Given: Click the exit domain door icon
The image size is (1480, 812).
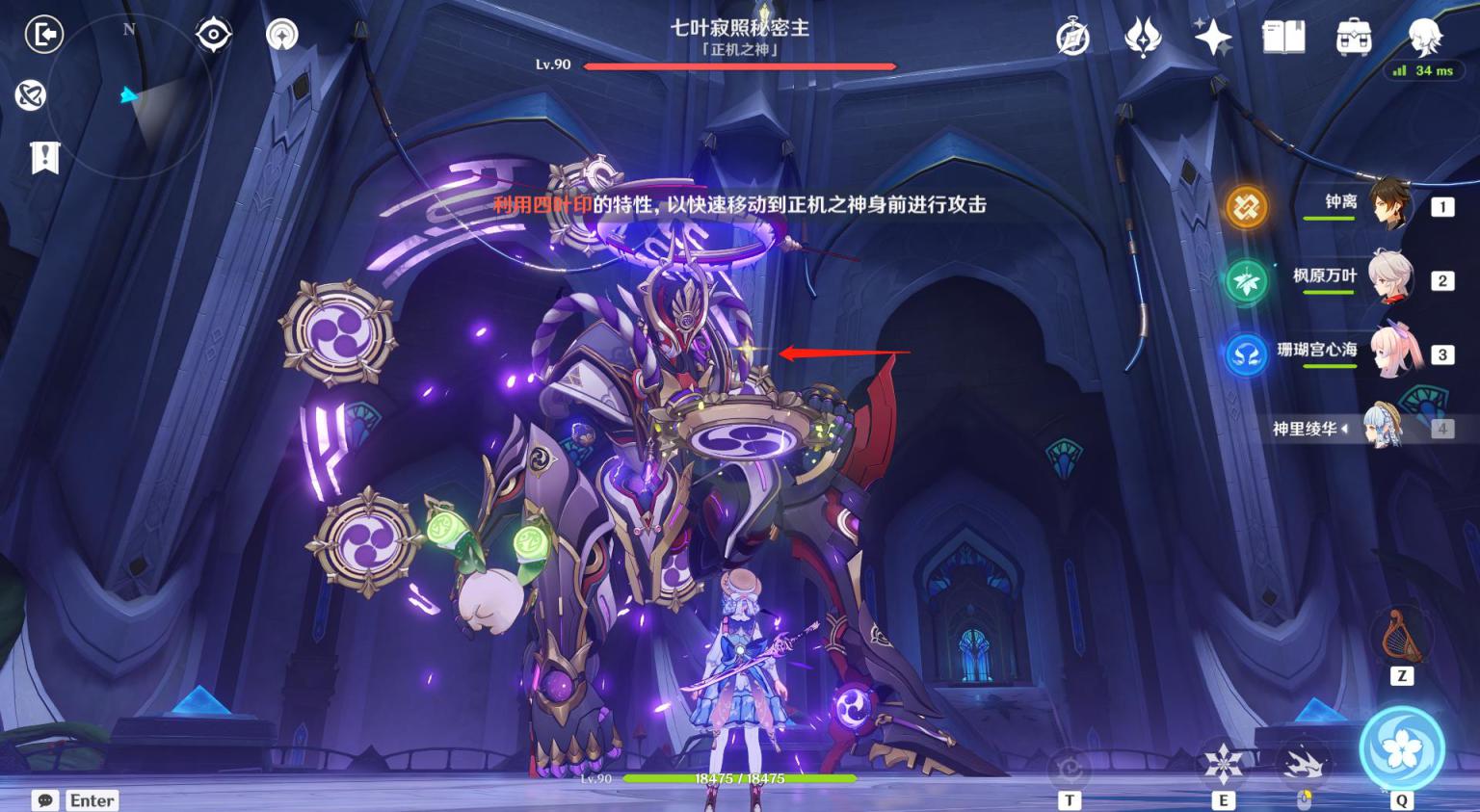Looking at the screenshot, I should click(x=43, y=35).
